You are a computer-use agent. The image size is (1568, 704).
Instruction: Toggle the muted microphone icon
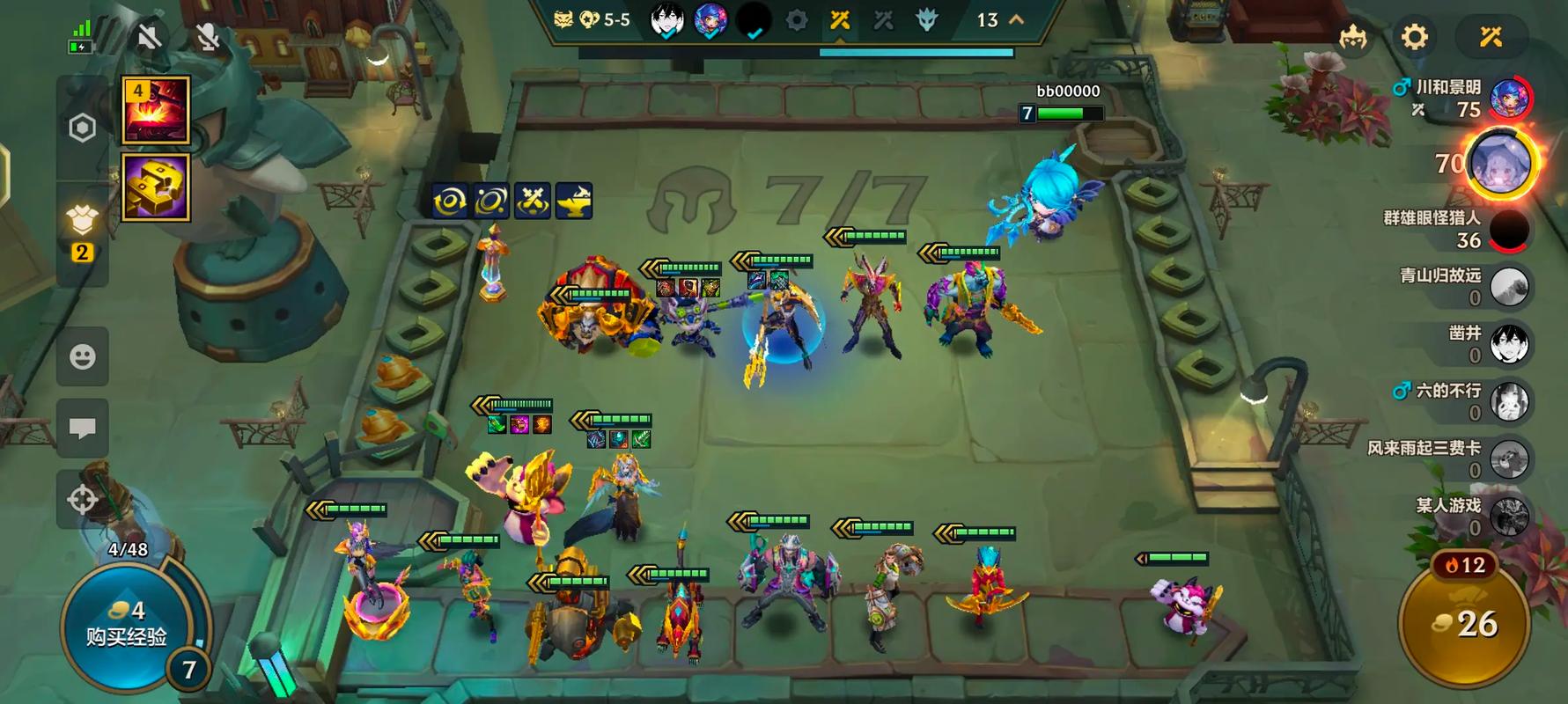pyautogui.click(x=208, y=37)
